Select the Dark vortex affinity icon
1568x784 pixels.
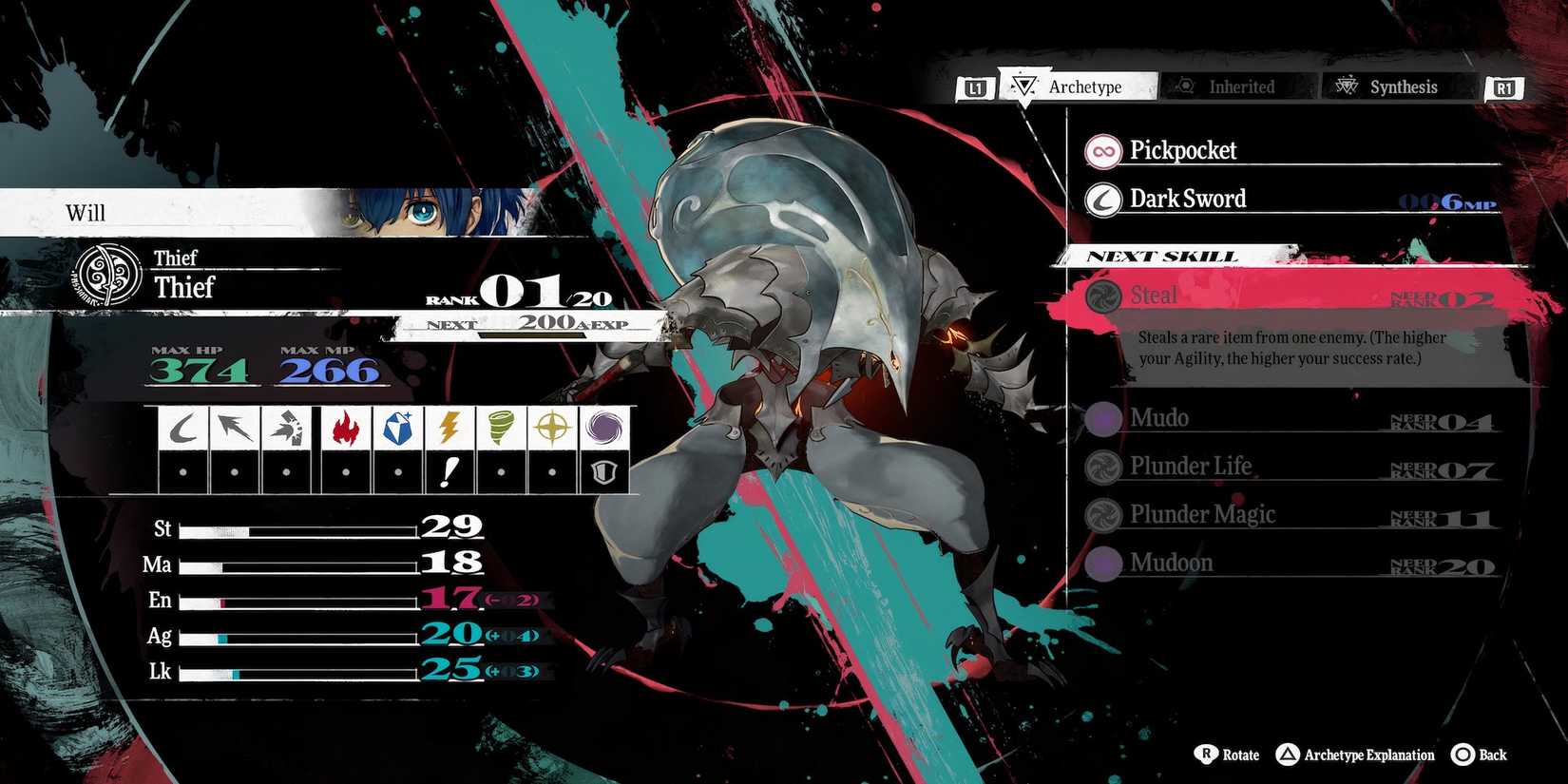click(x=605, y=428)
